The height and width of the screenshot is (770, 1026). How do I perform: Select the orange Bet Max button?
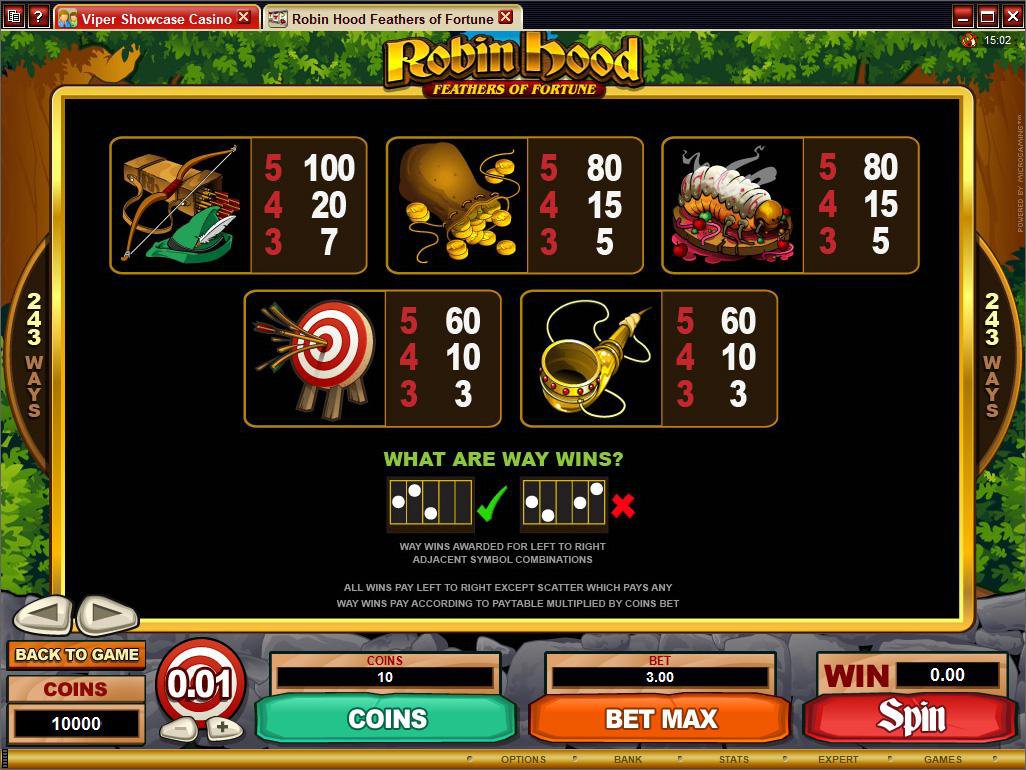pyautogui.click(x=660, y=718)
